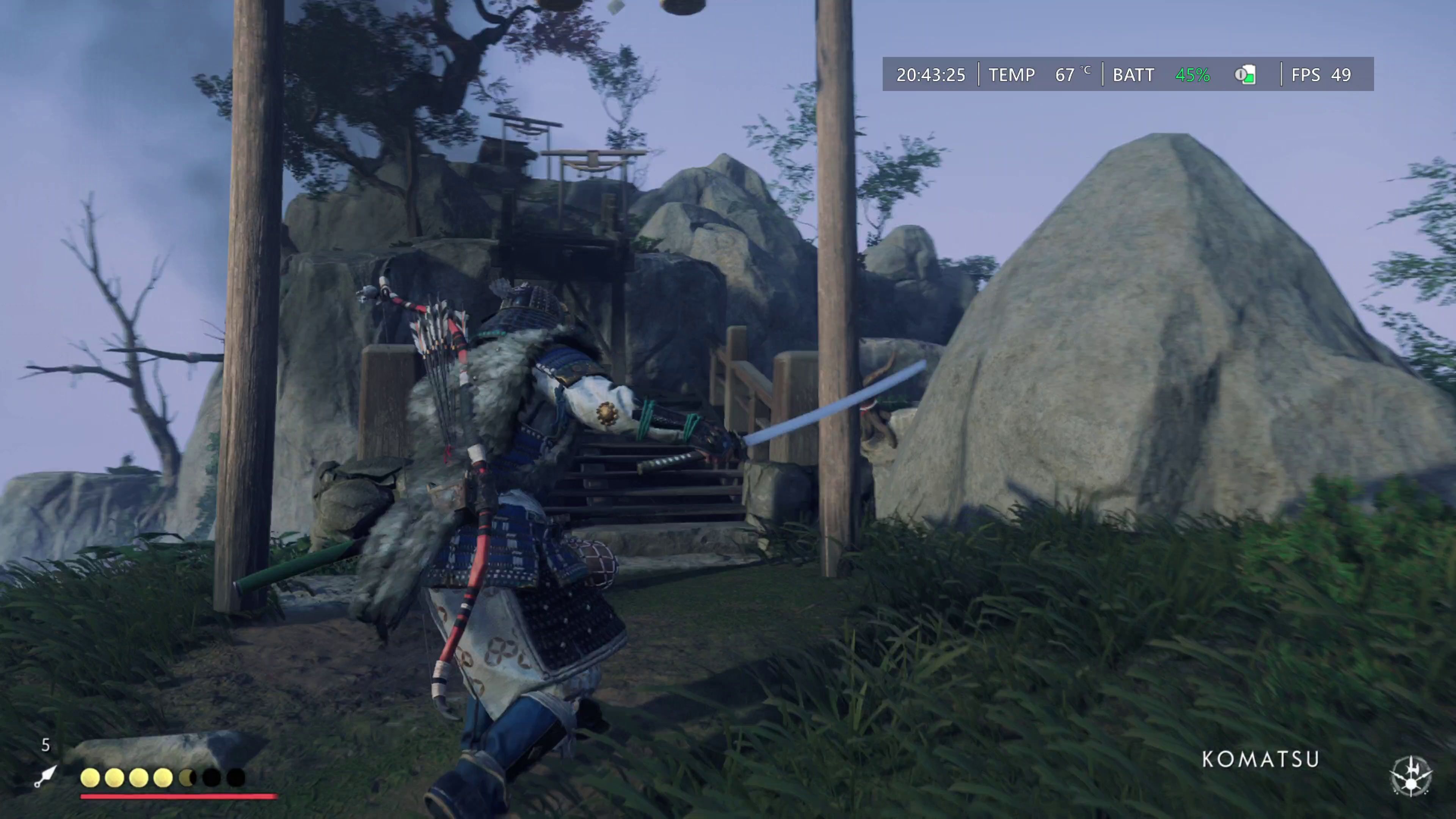Click the second yellow resolve circle
The height and width of the screenshot is (819, 1456).
coord(115,778)
